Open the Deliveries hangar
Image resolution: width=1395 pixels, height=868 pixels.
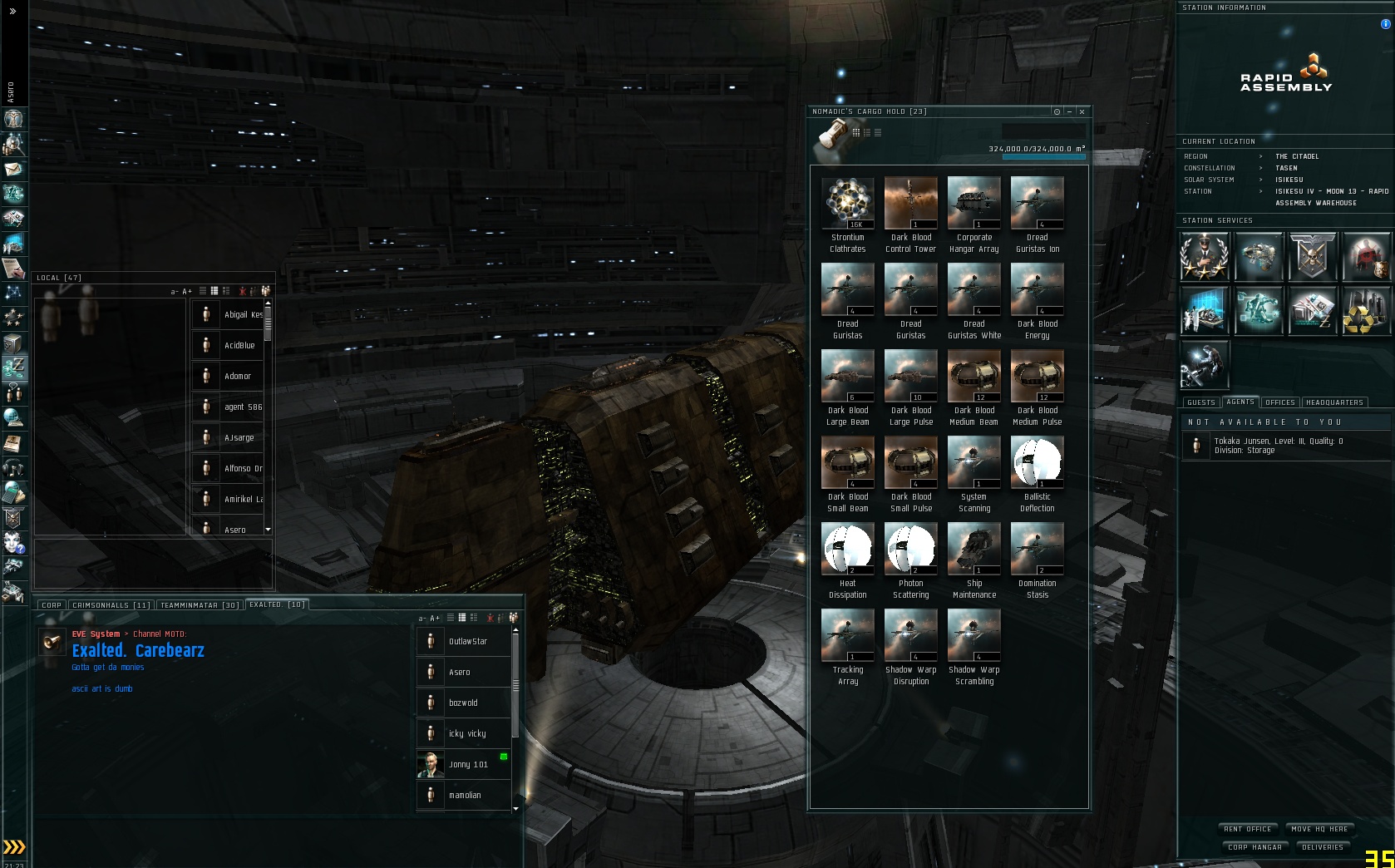pyautogui.click(x=1322, y=847)
